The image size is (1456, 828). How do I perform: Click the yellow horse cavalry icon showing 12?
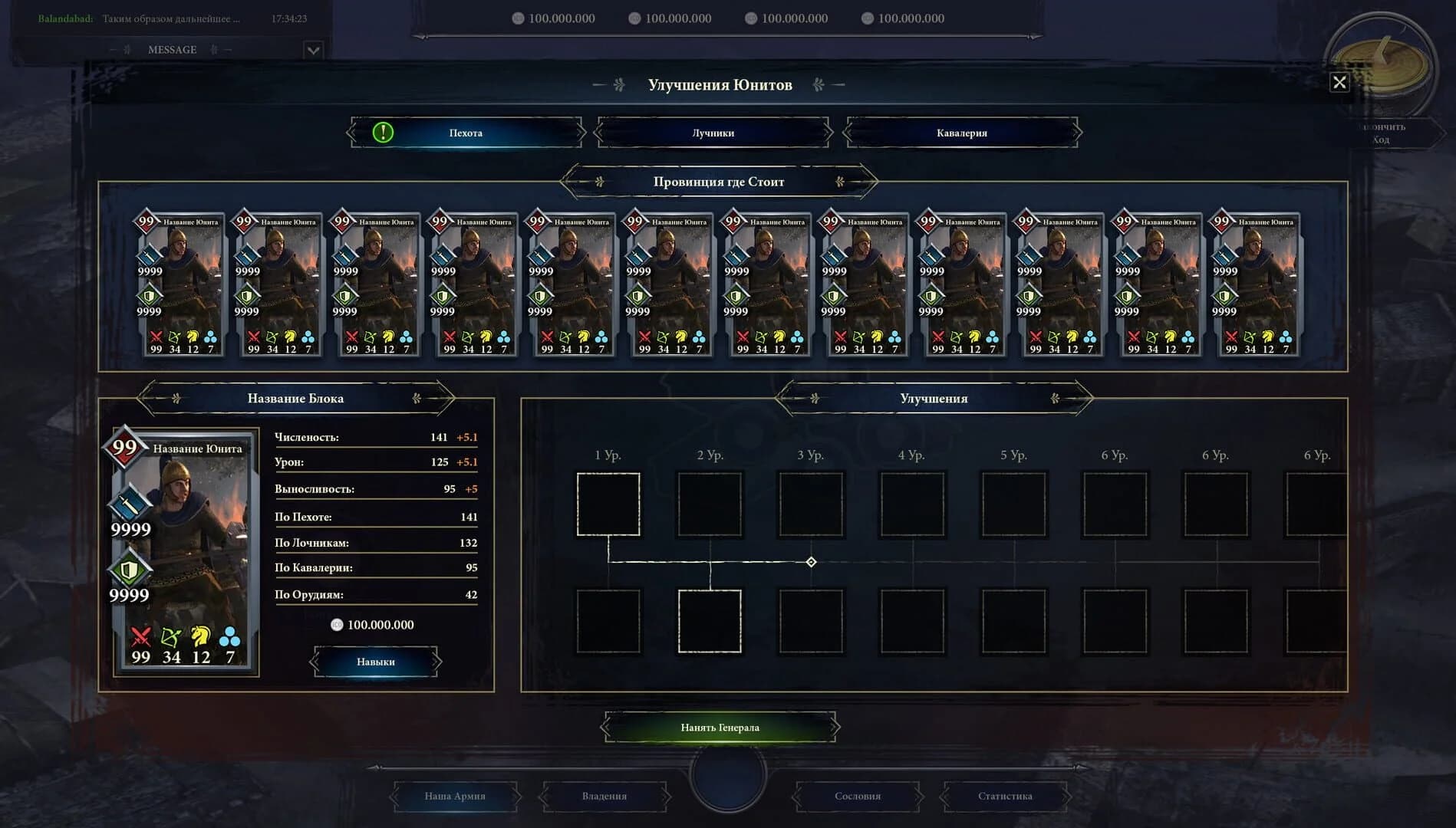[199, 636]
